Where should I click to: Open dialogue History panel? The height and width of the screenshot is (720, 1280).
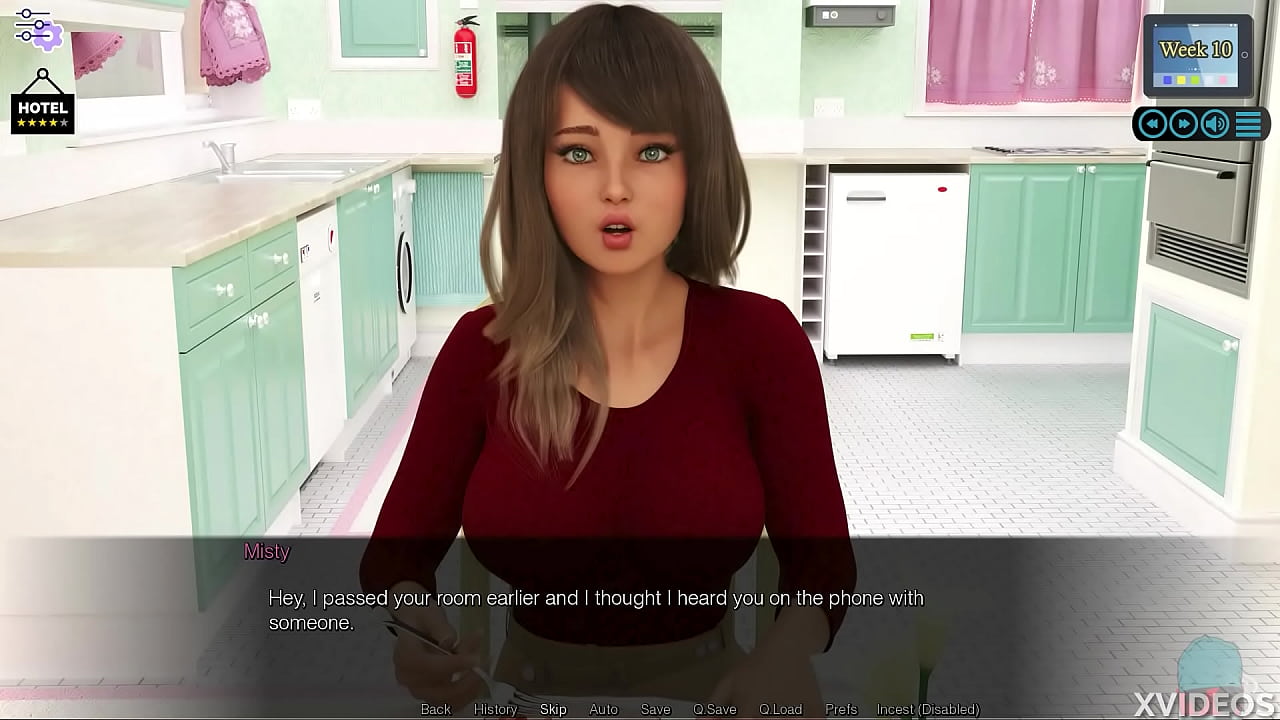[495, 709]
